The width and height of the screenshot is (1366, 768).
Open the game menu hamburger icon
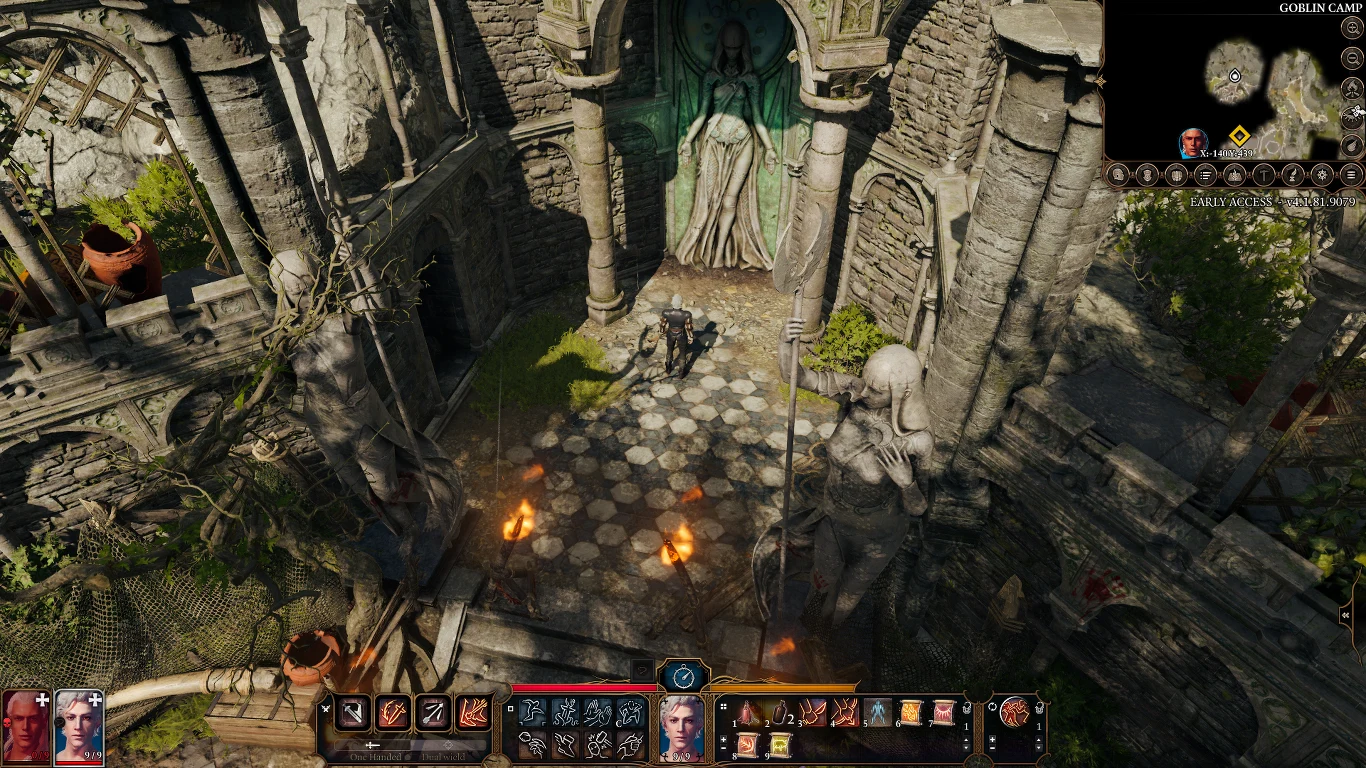pos(1351,174)
